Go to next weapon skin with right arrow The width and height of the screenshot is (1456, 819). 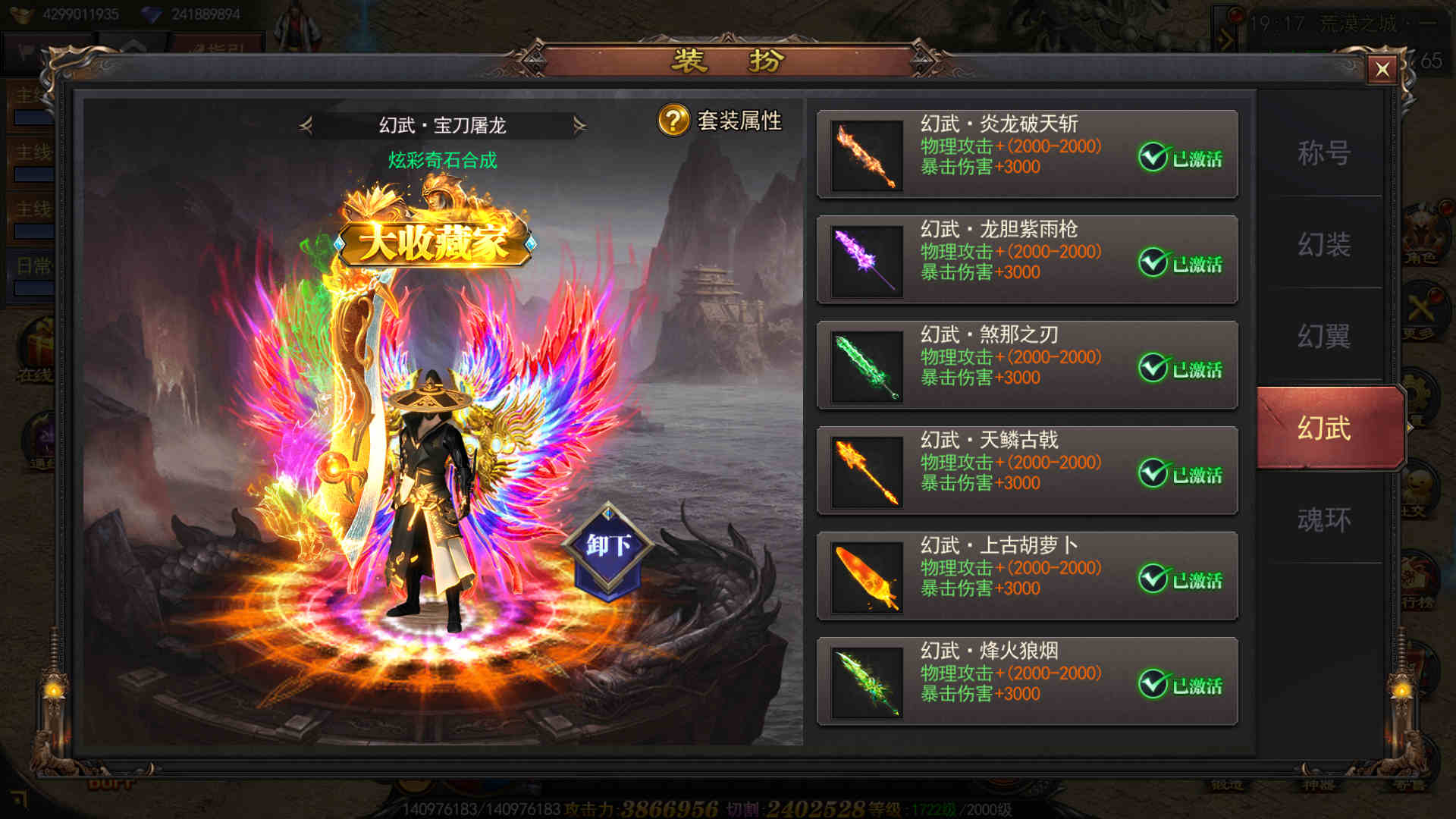pyautogui.click(x=579, y=125)
